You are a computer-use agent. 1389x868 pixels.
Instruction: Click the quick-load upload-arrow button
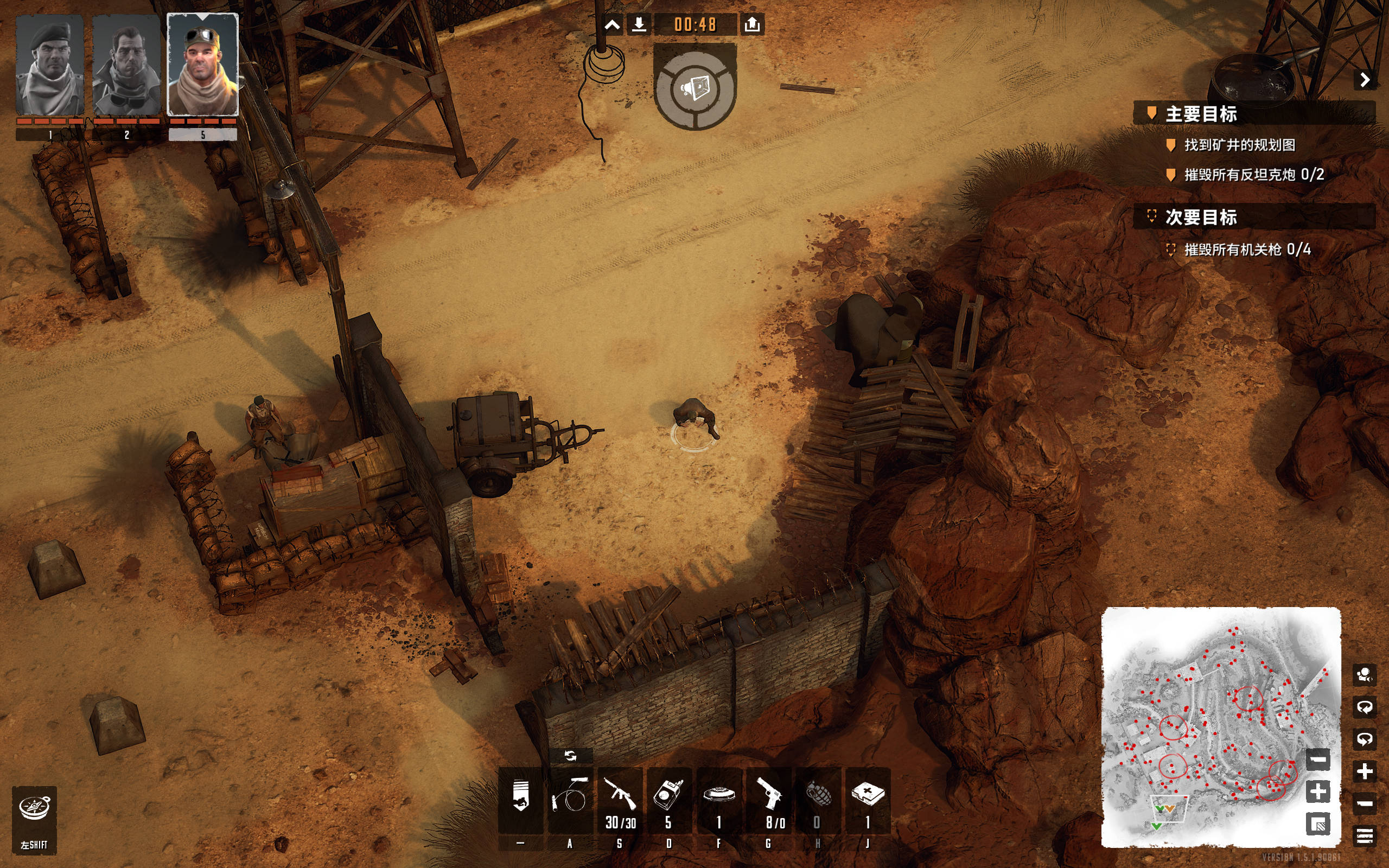coord(752,25)
